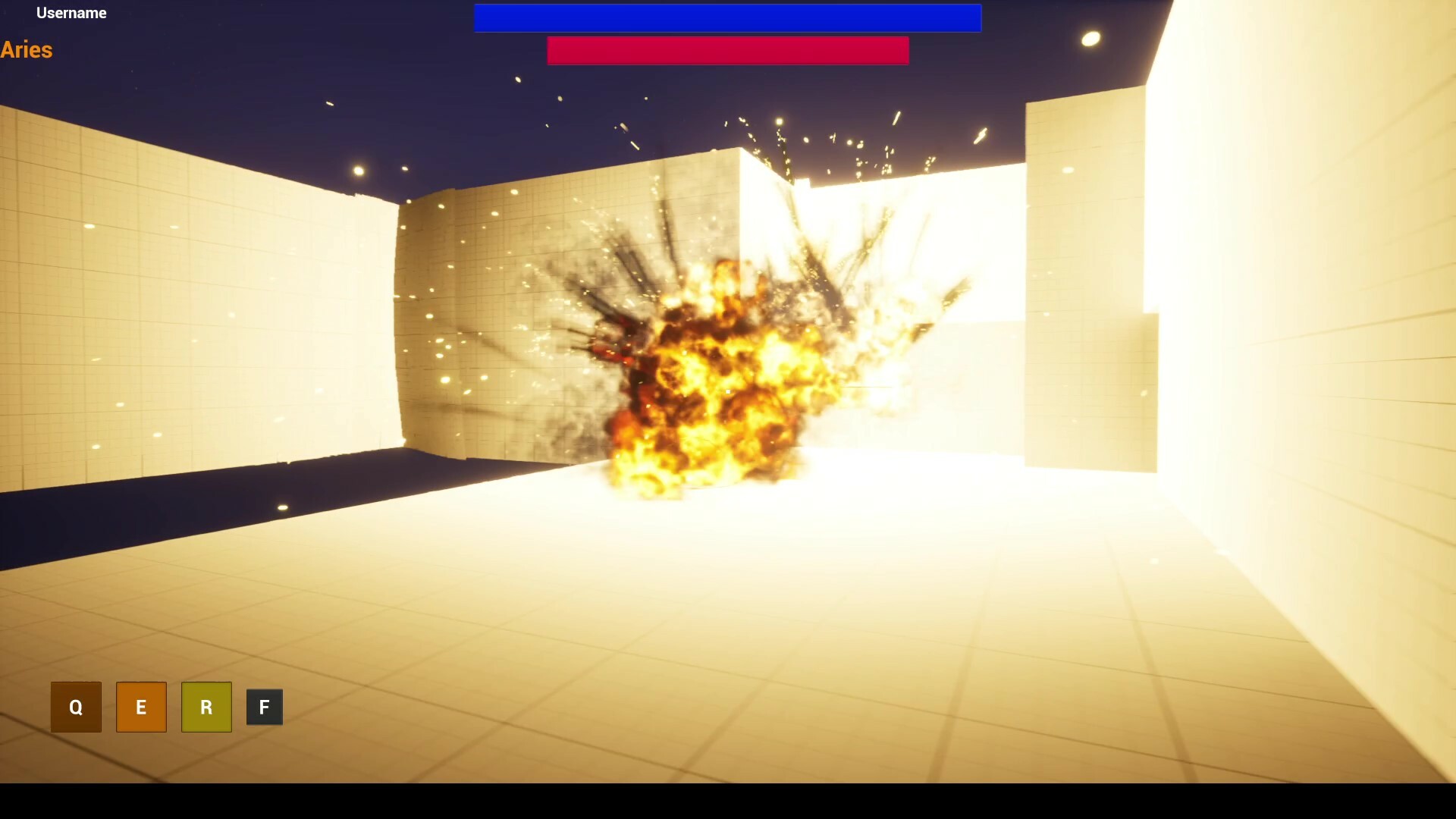Click the Aries character name
Viewport: 1456px width, 819px height.
(x=27, y=50)
